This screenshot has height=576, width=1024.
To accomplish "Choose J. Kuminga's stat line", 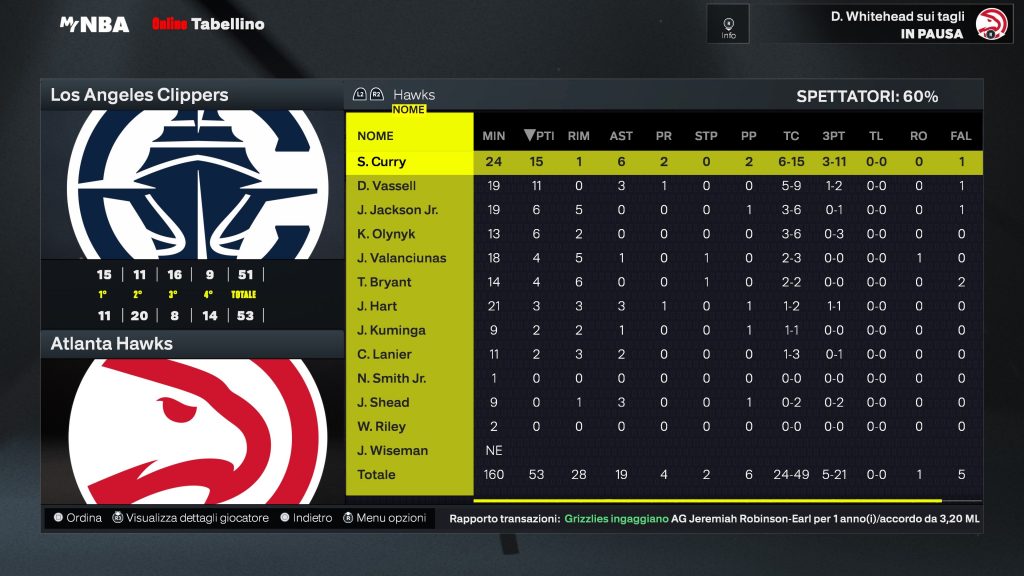I will pyautogui.click(x=391, y=330).
